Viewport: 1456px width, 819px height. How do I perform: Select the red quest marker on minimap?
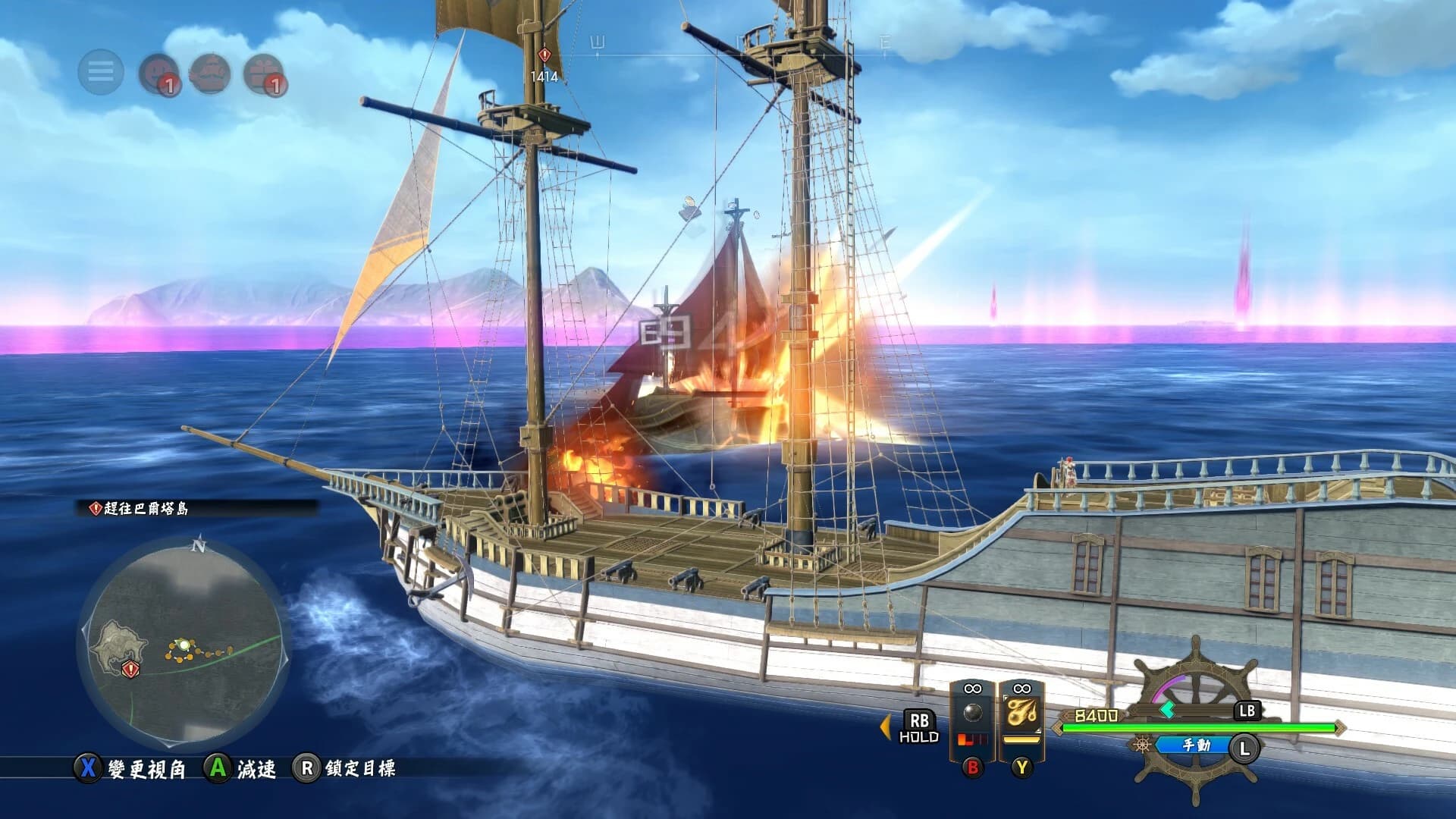point(130,669)
